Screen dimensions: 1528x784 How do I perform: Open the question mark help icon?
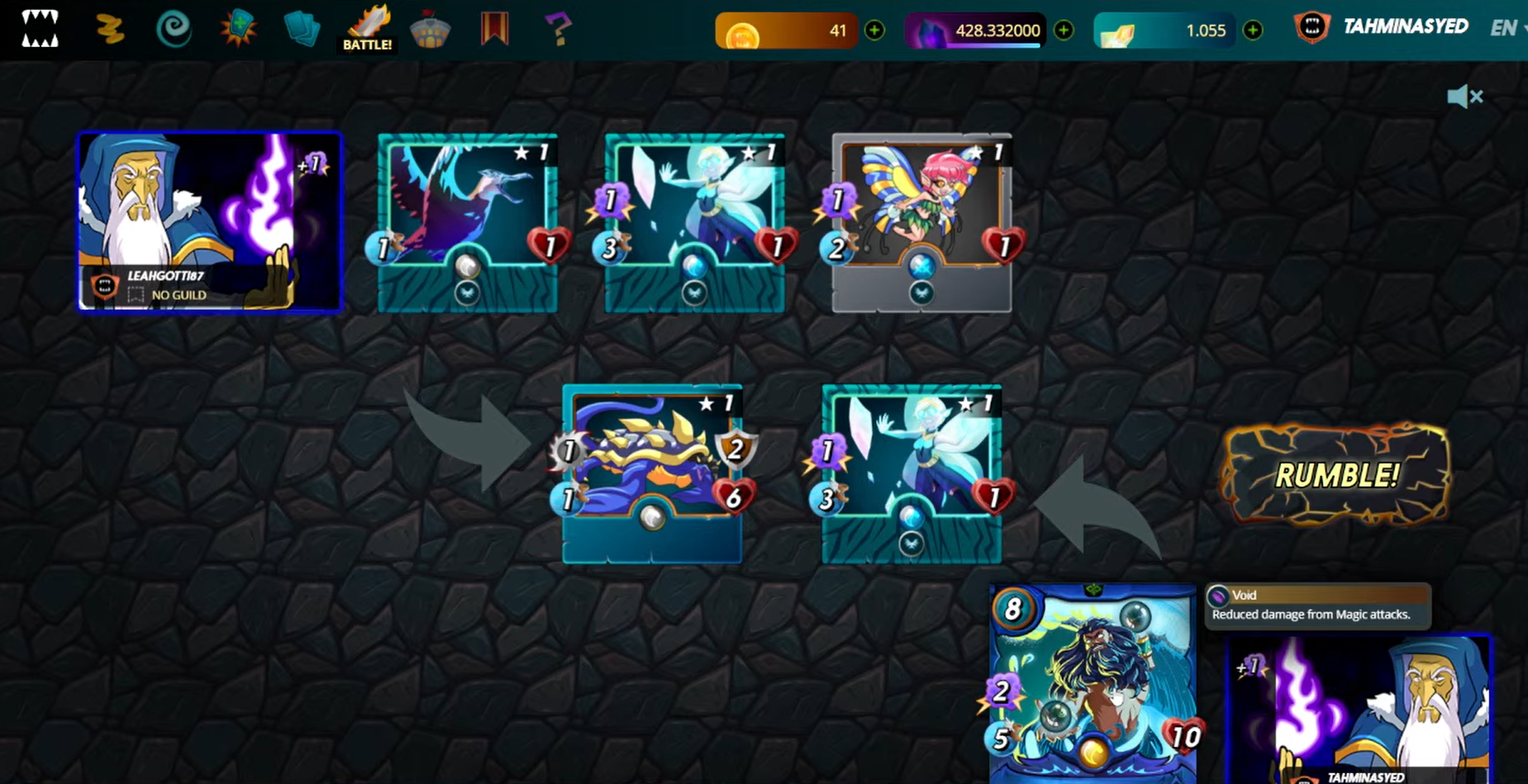559,30
